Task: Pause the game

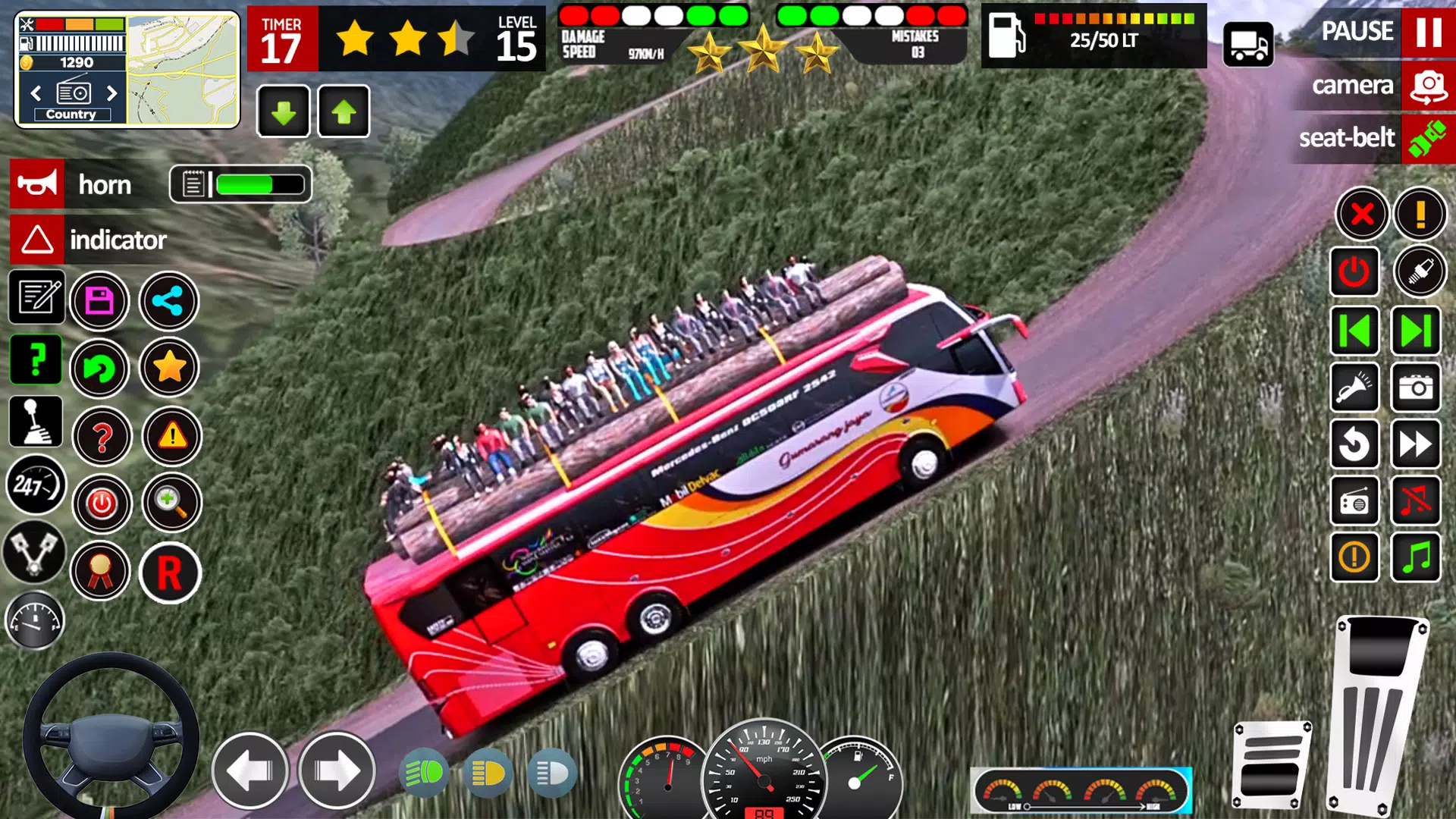Action: [1428, 32]
